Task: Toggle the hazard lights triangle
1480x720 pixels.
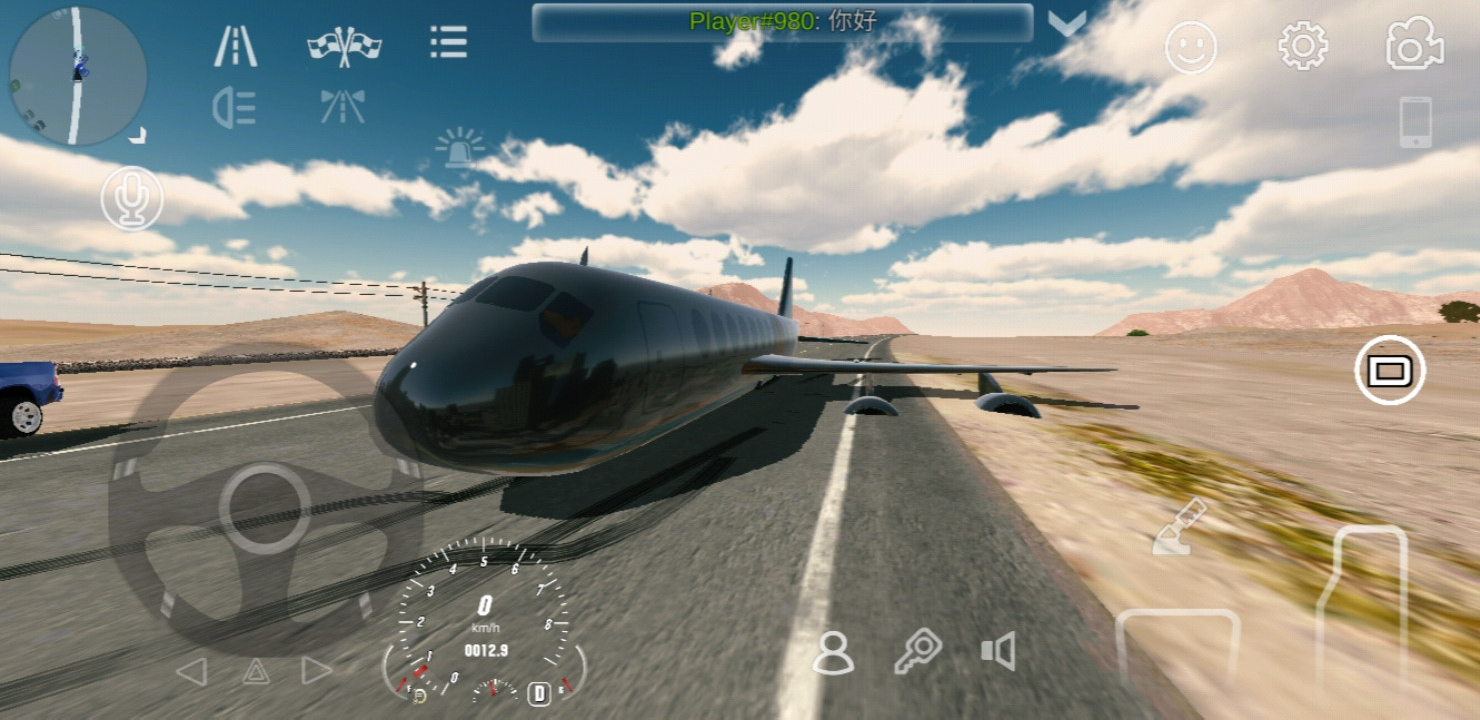Action: 256,671
